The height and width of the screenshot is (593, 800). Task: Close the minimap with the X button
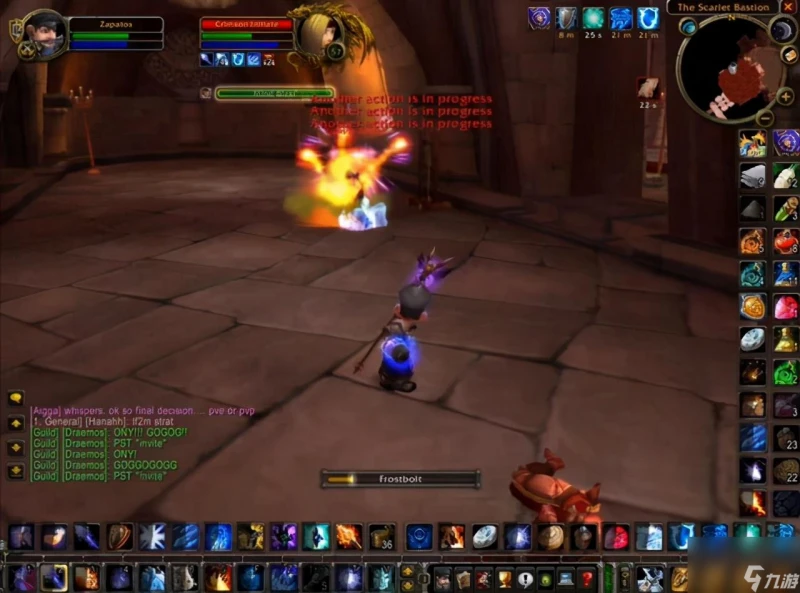tap(788, 6)
